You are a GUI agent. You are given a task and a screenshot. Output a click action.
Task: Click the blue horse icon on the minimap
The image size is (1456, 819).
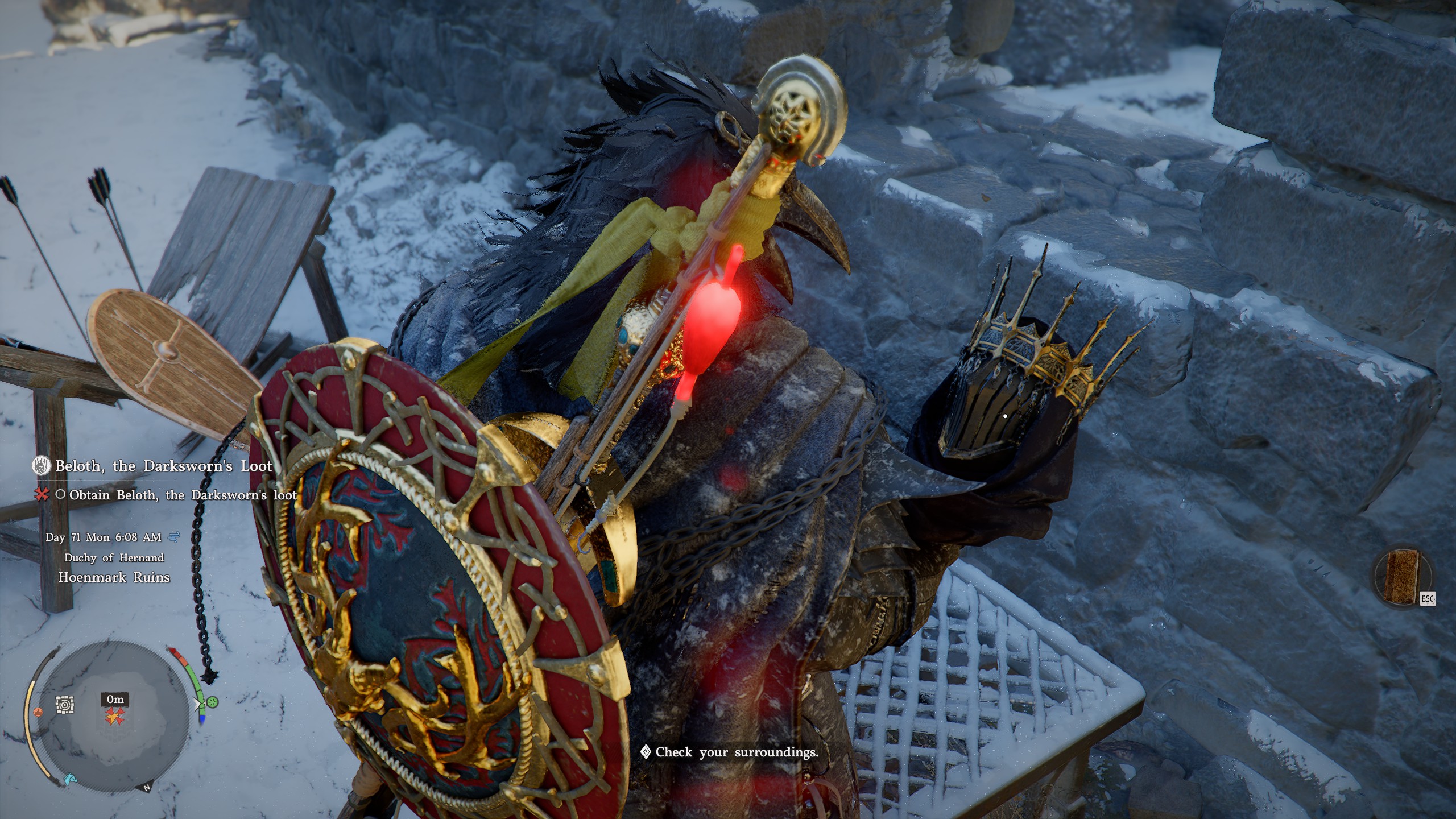(71, 780)
